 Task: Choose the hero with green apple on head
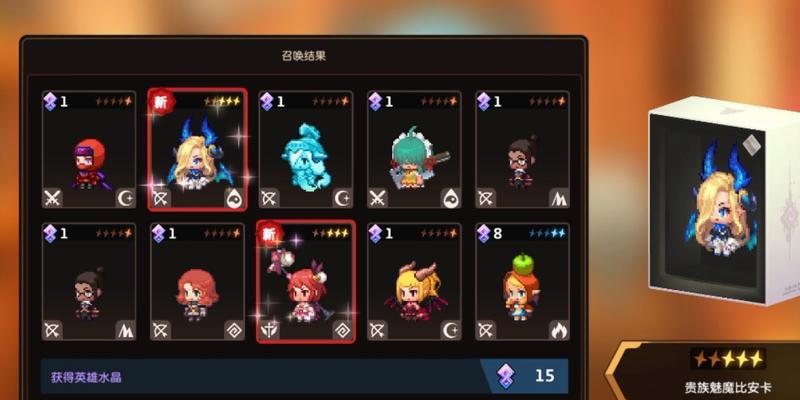coord(521,282)
